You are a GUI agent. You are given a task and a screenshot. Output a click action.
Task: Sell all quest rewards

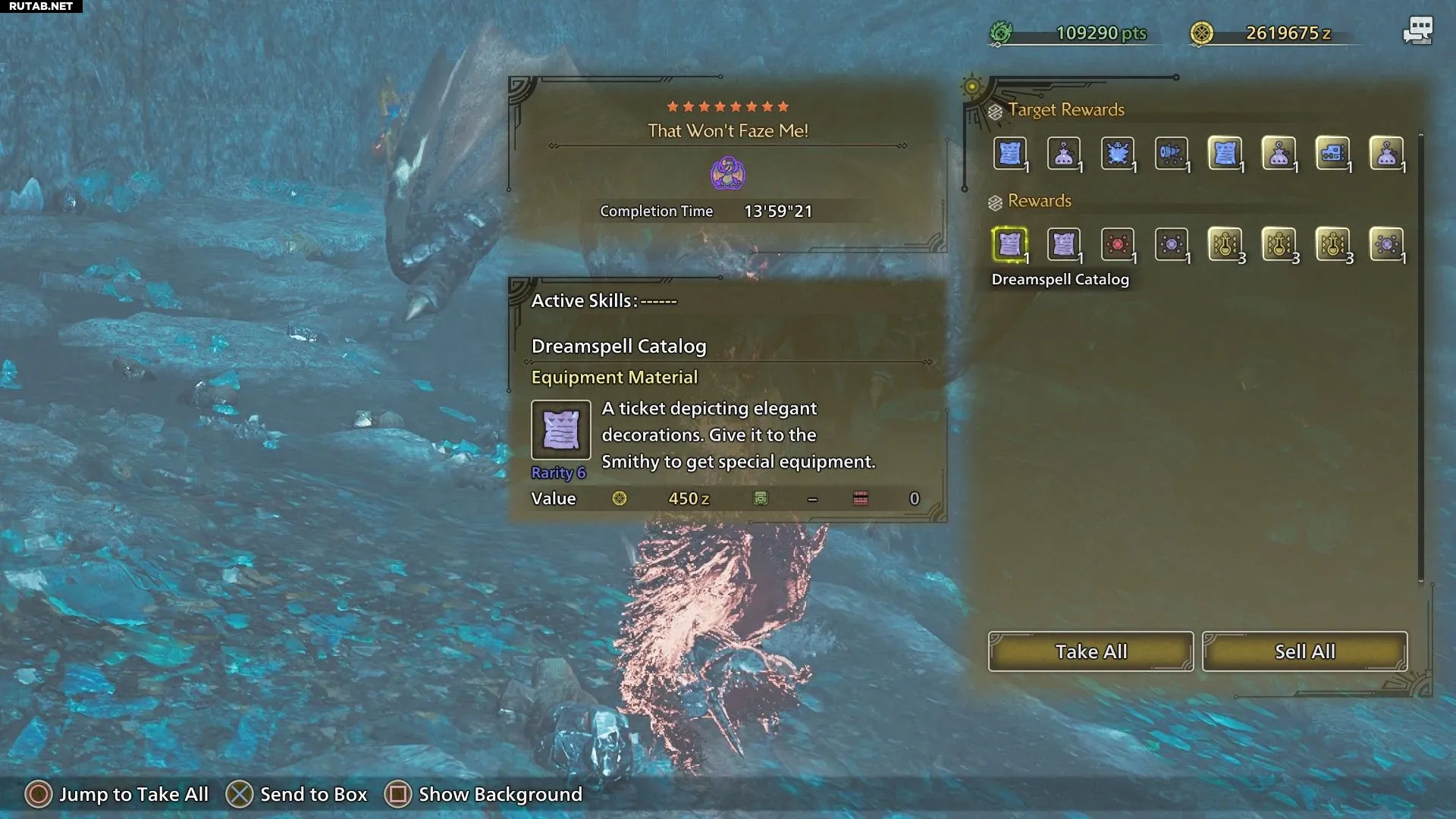[1304, 651]
